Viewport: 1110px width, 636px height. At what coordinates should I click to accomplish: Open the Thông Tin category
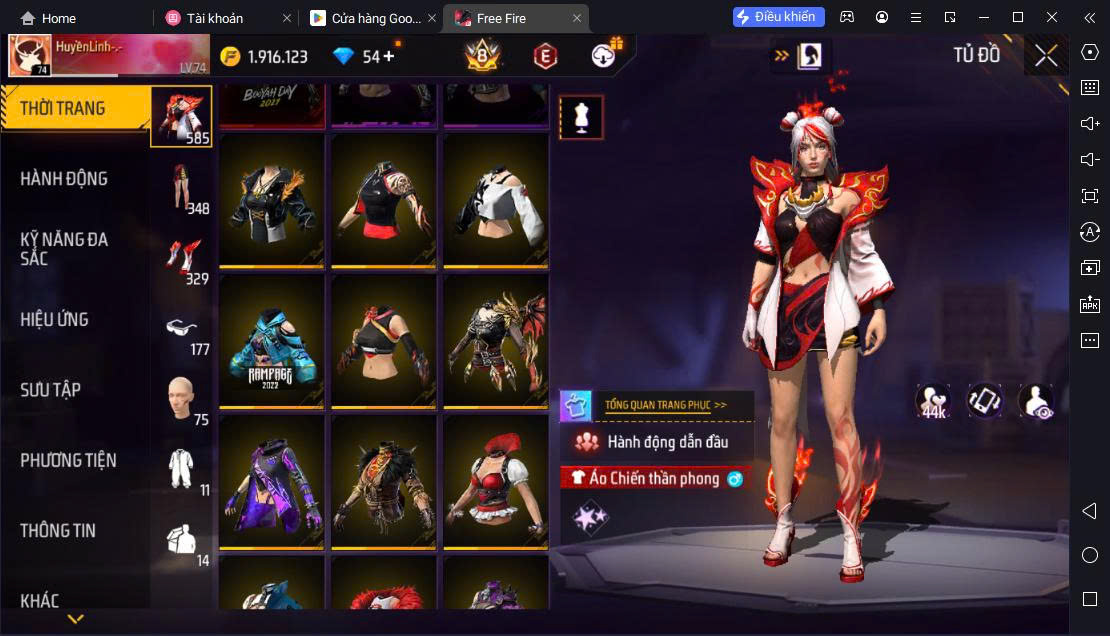tap(58, 531)
